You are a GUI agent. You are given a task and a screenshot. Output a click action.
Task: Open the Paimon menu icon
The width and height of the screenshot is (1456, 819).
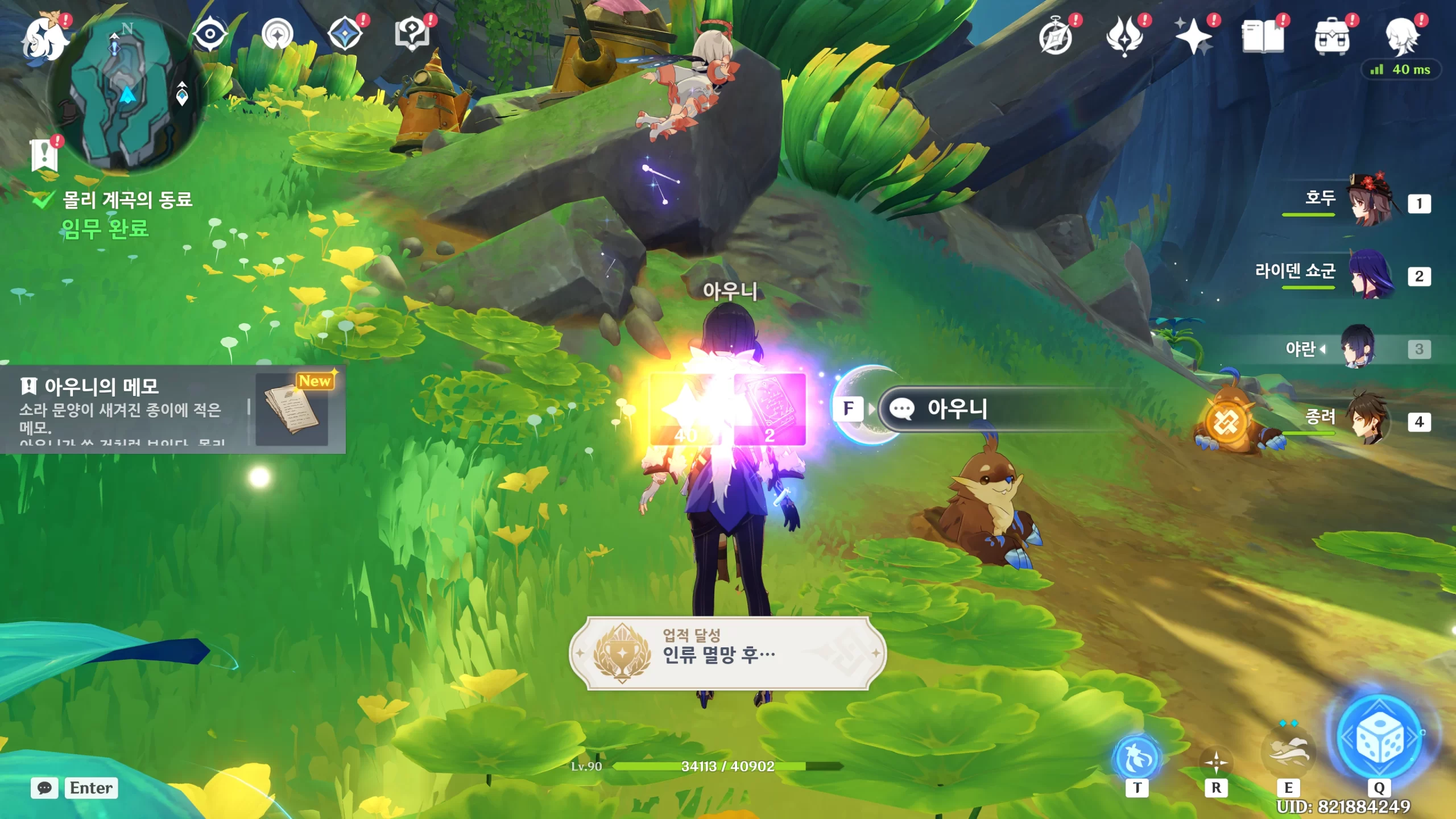coord(43,39)
